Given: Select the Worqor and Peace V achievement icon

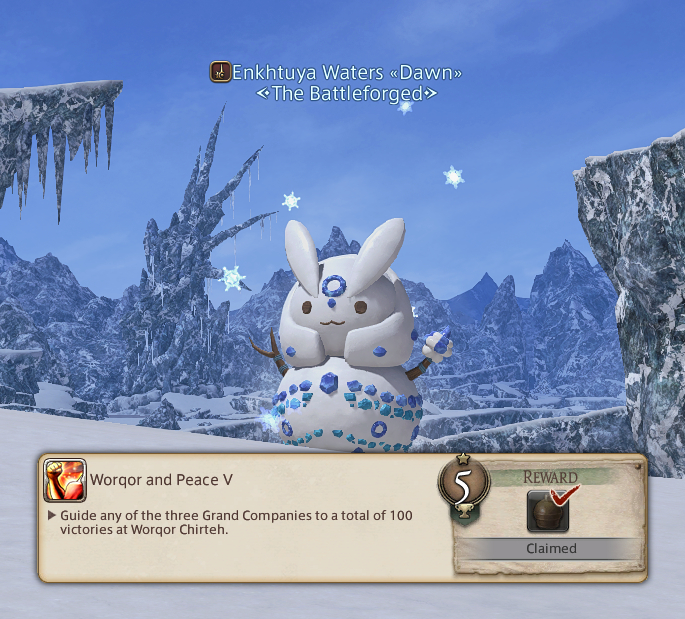Looking at the screenshot, I should pyautogui.click(x=64, y=480).
